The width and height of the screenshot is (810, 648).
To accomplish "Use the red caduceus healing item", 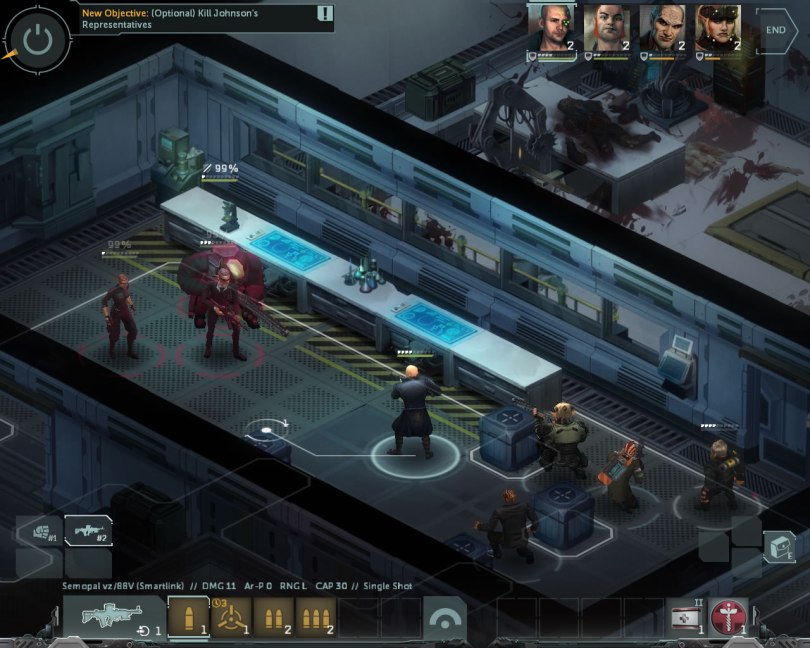I will click(x=729, y=618).
